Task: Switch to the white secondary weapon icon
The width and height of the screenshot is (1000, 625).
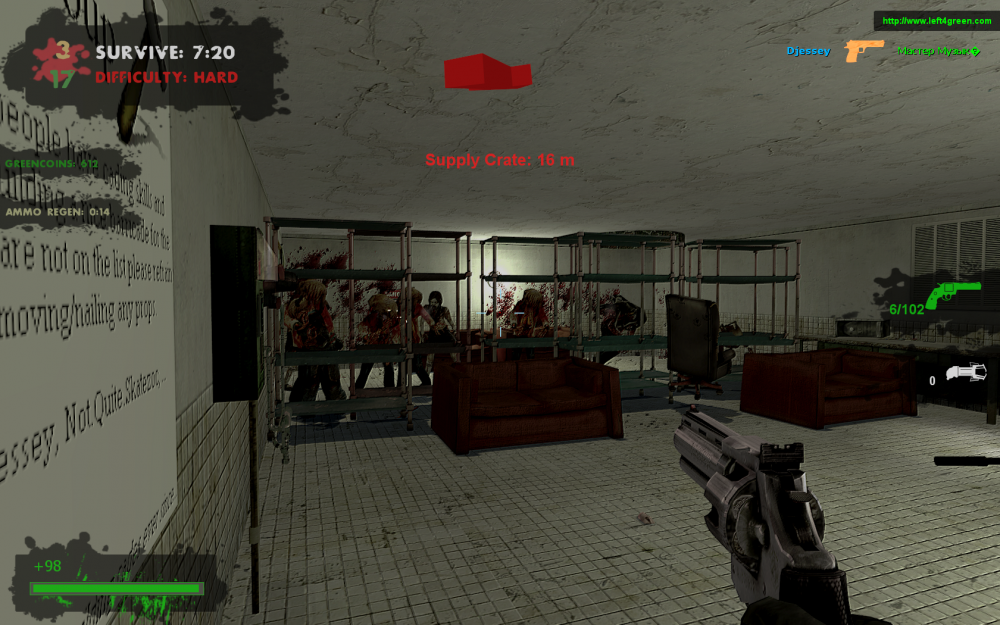Action: 966,372
